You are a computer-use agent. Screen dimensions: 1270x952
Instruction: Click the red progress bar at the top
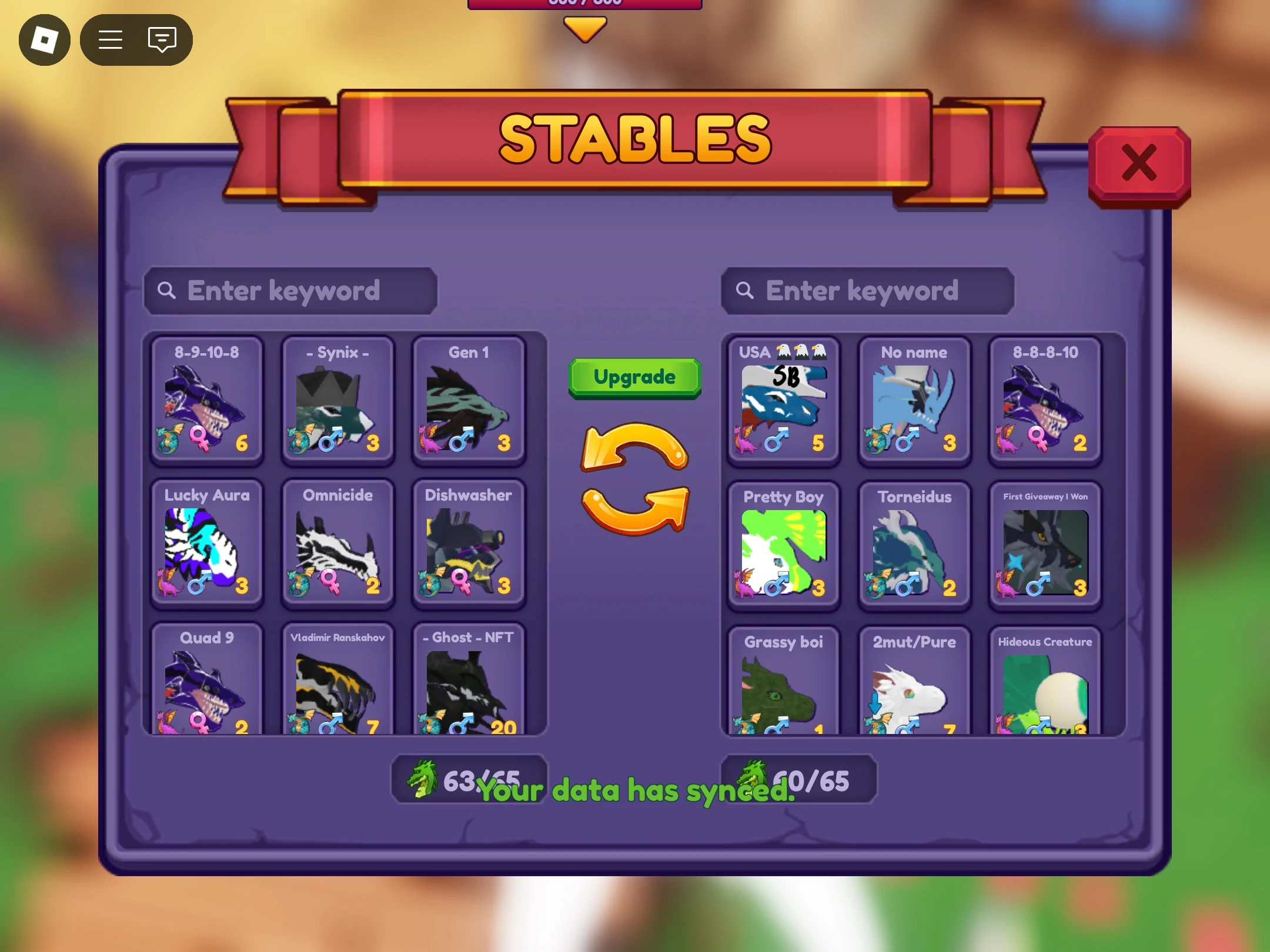584,3
